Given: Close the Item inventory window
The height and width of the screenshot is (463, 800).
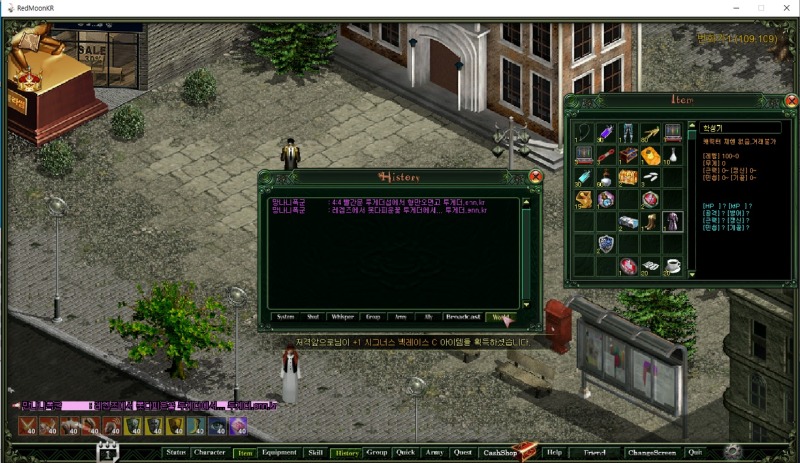Looking at the screenshot, I should pyautogui.click(x=791, y=100).
